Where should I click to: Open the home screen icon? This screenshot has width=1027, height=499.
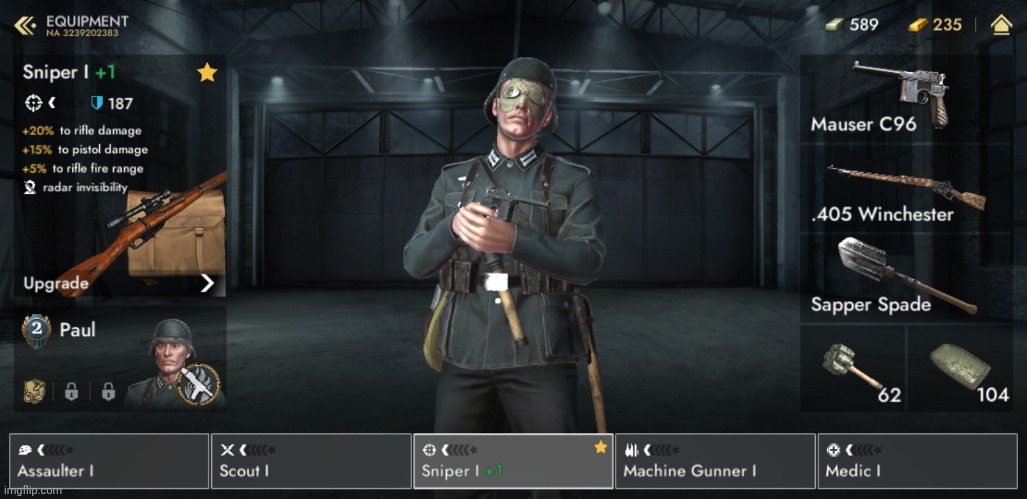pos(1000,25)
